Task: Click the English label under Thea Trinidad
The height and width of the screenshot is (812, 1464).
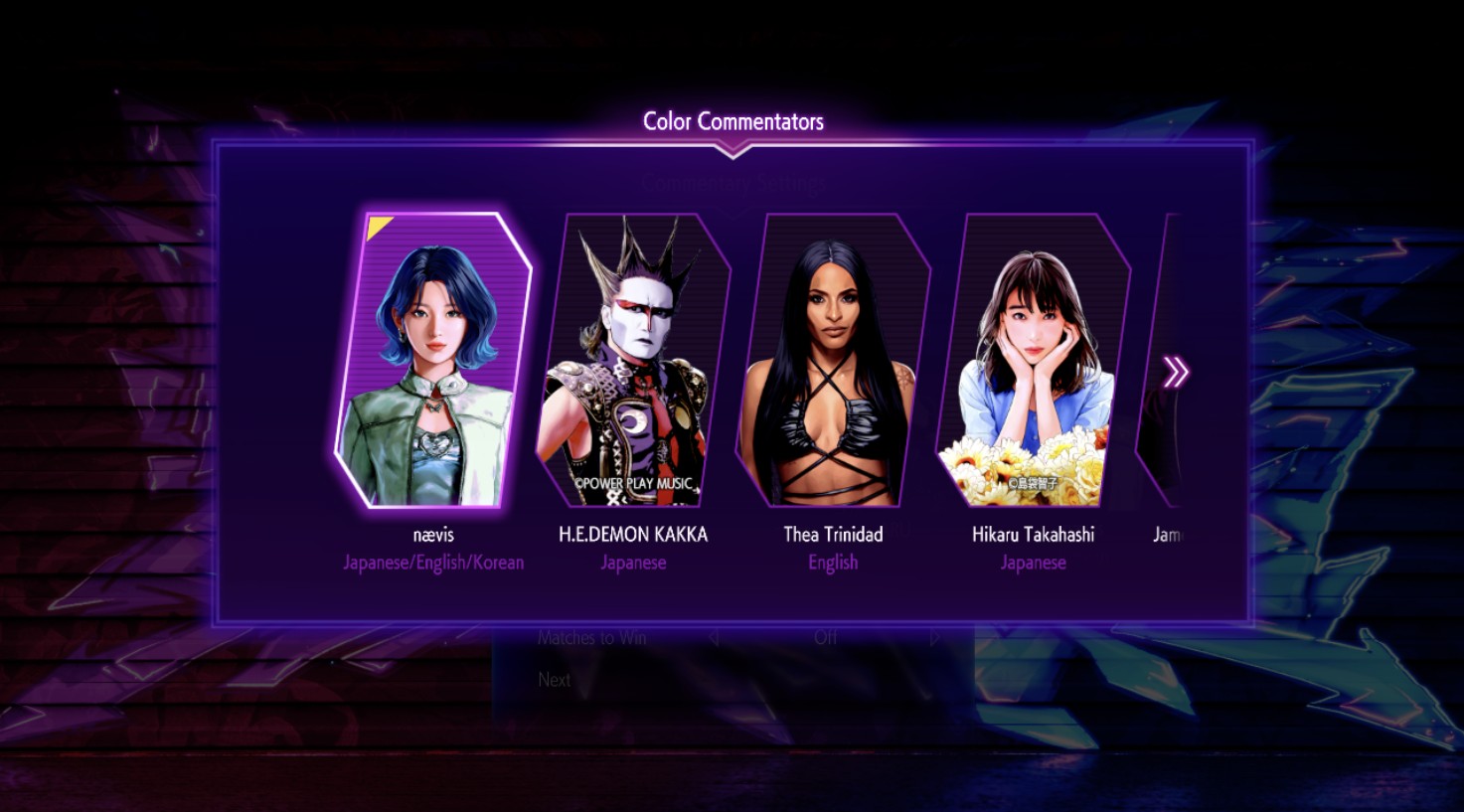Action: (x=832, y=562)
